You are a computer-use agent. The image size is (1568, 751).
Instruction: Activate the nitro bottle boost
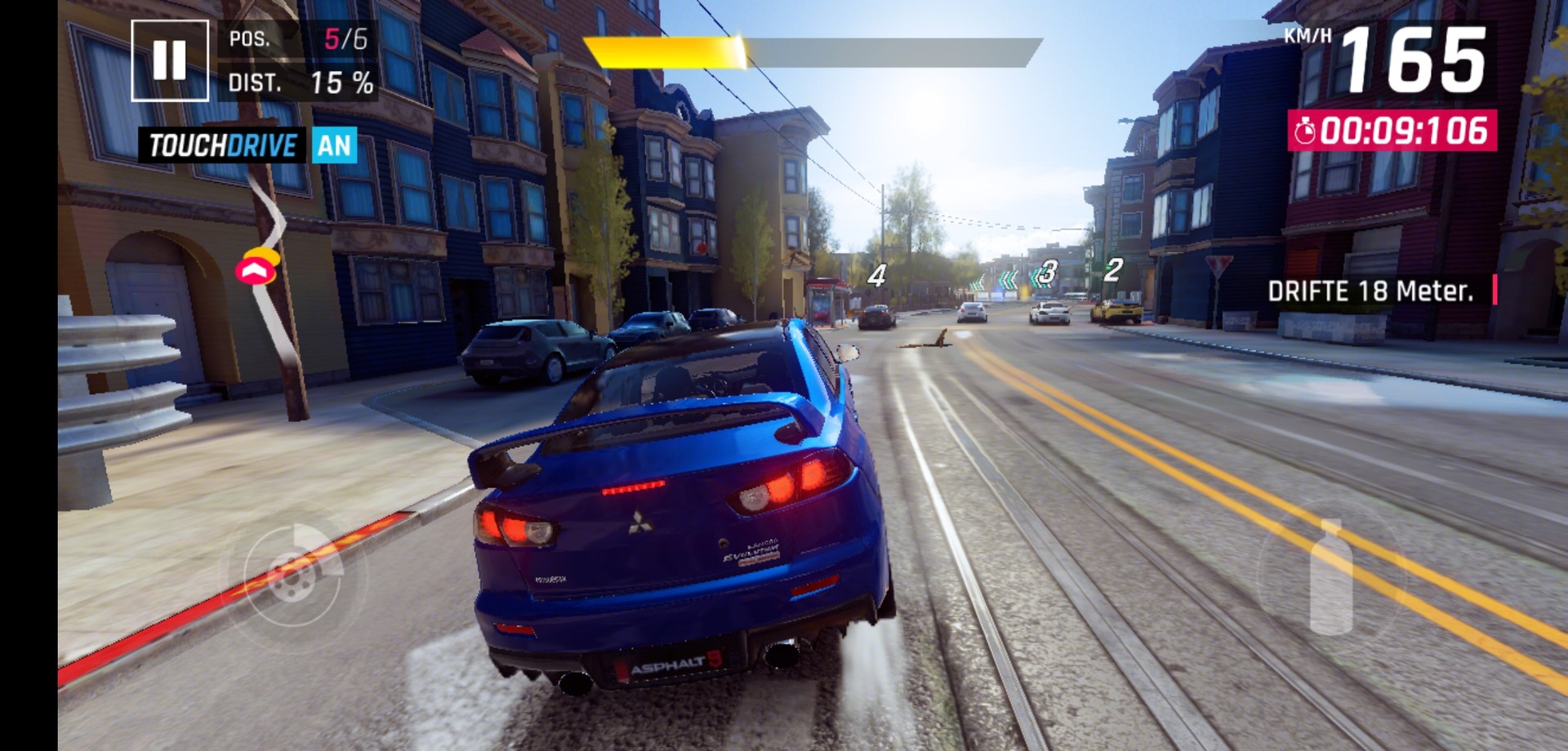tap(1330, 577)
